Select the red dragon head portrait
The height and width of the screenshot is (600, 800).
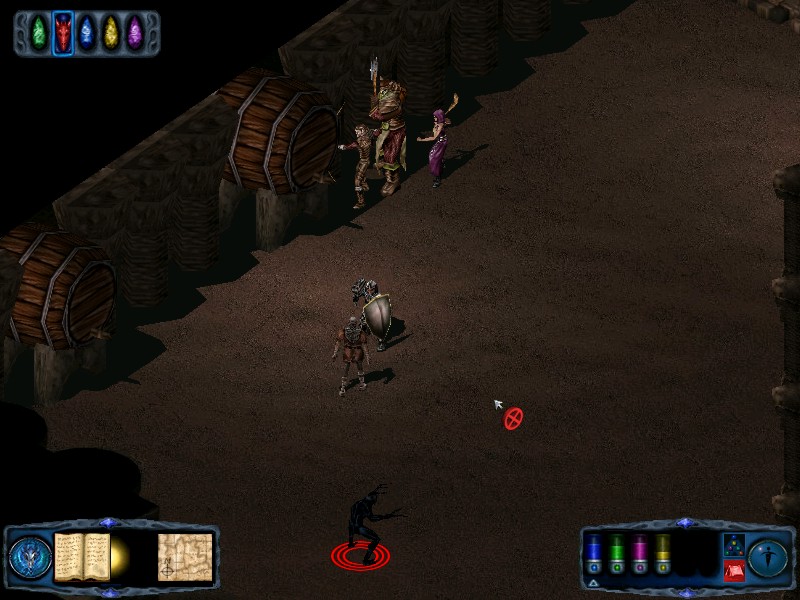coord(63,33)
